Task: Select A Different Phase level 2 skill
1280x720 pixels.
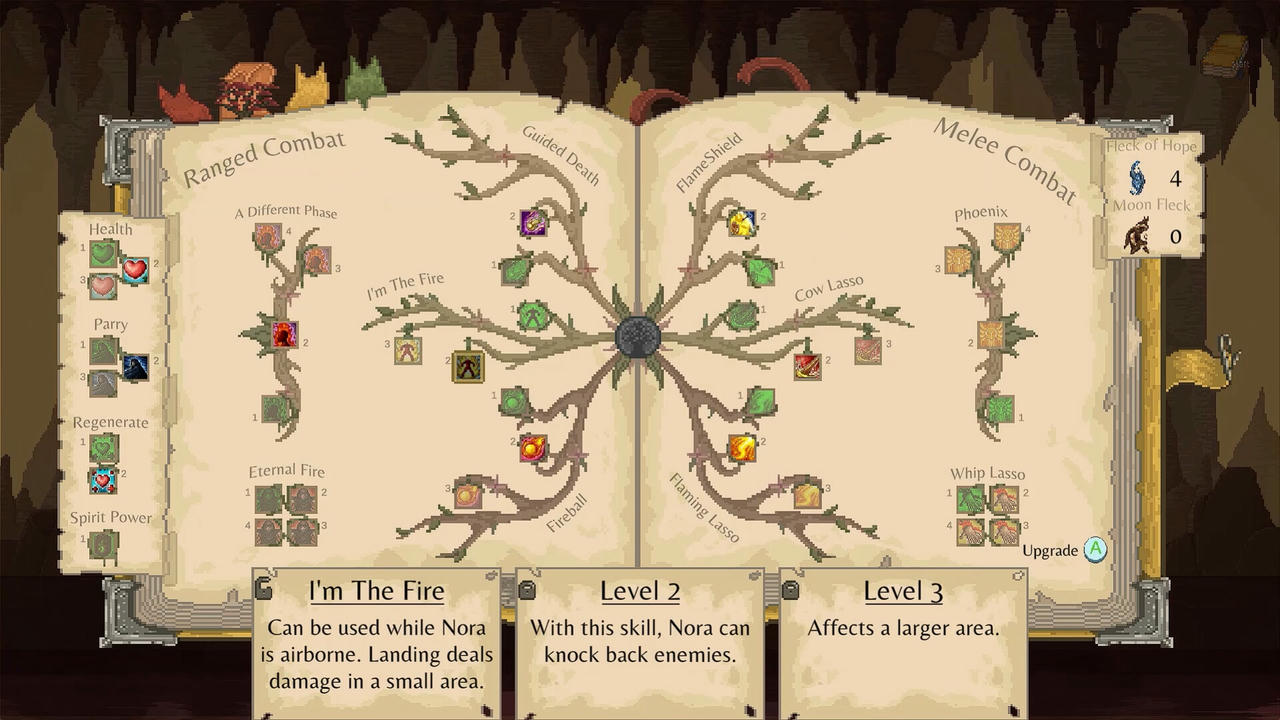Action: point(284,334)
